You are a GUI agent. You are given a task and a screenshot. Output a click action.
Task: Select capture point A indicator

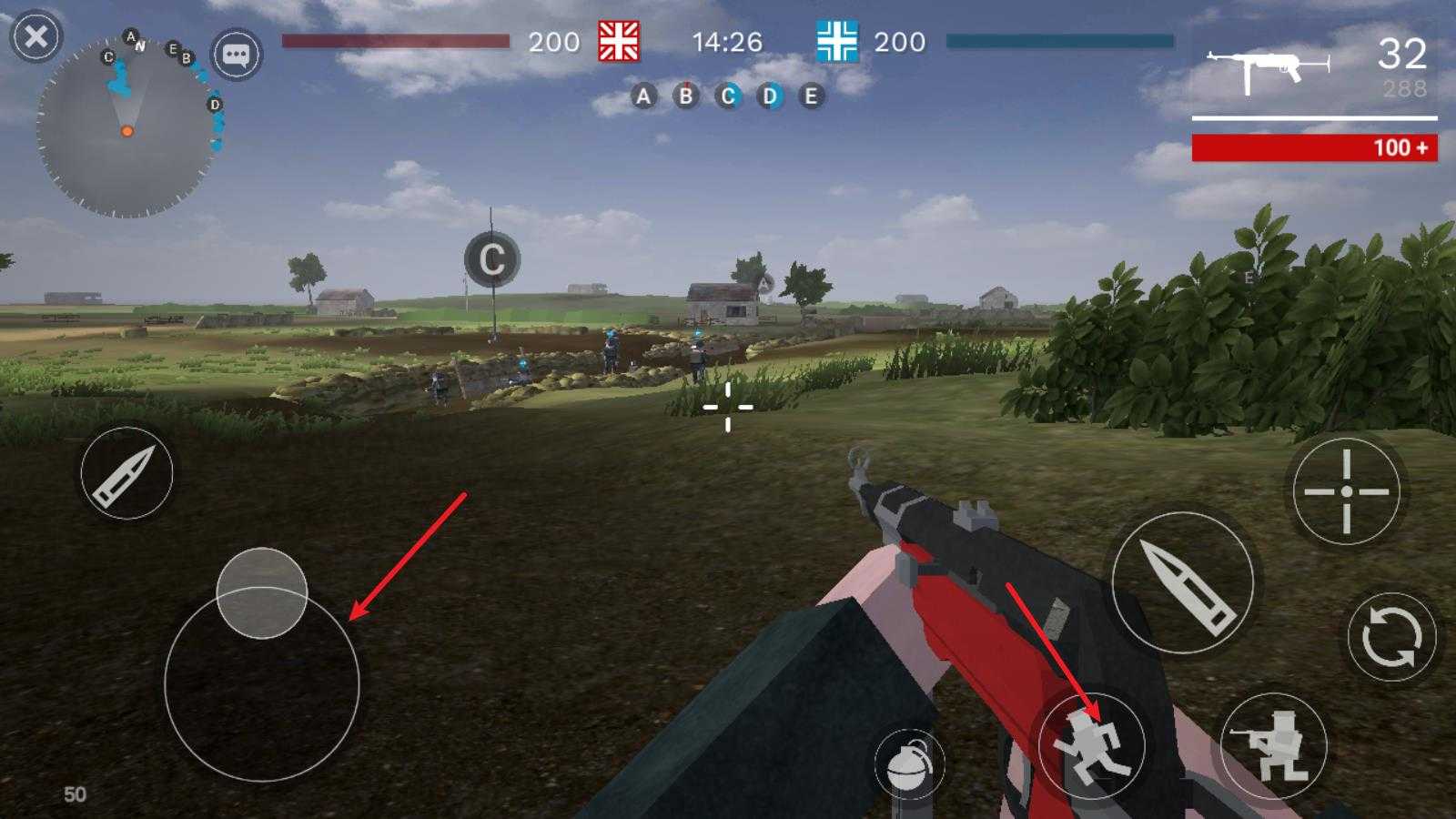tap(643, 96)
